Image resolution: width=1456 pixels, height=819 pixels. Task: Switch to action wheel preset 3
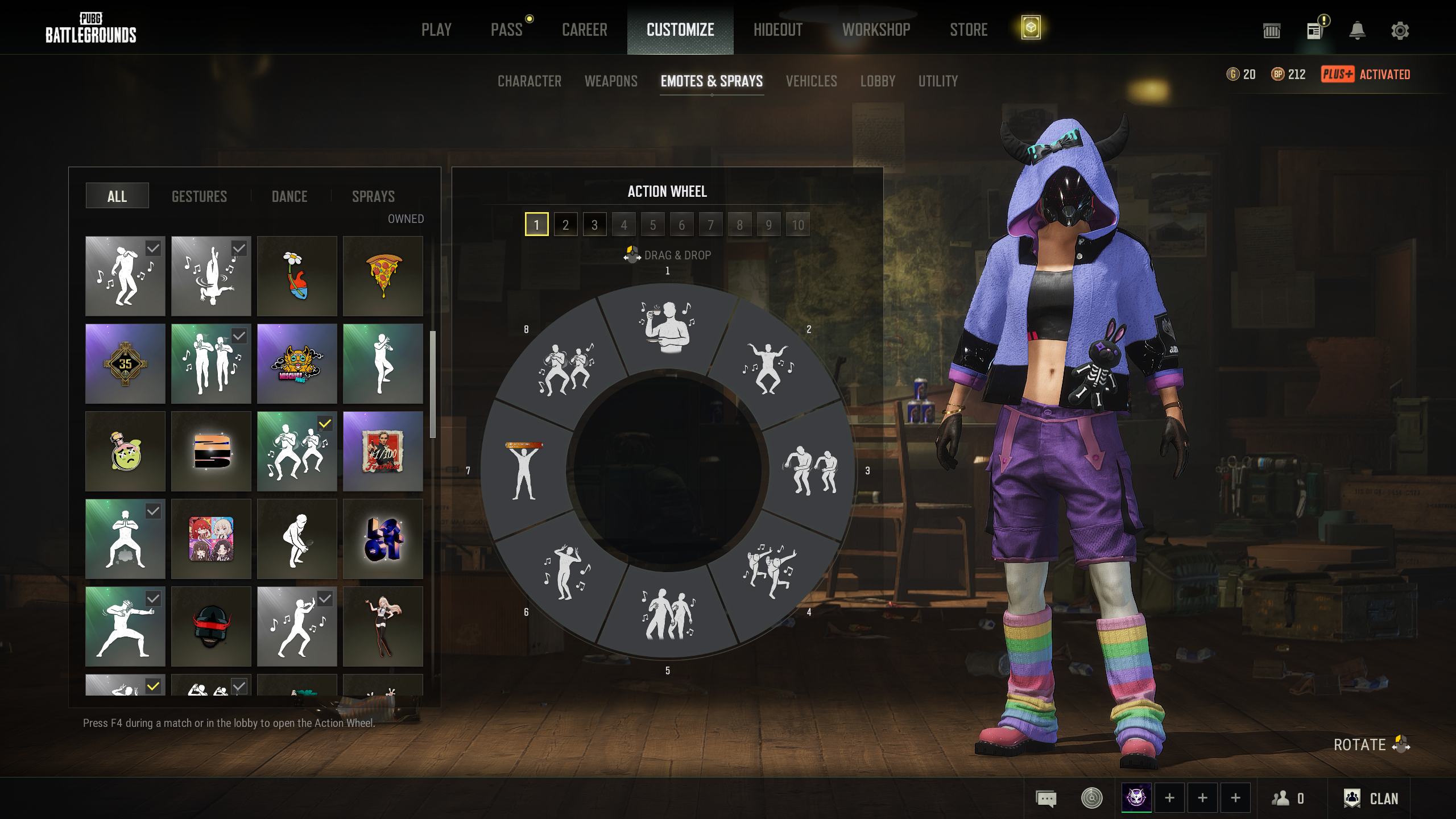pyautogui.click(x=594, y=225)
